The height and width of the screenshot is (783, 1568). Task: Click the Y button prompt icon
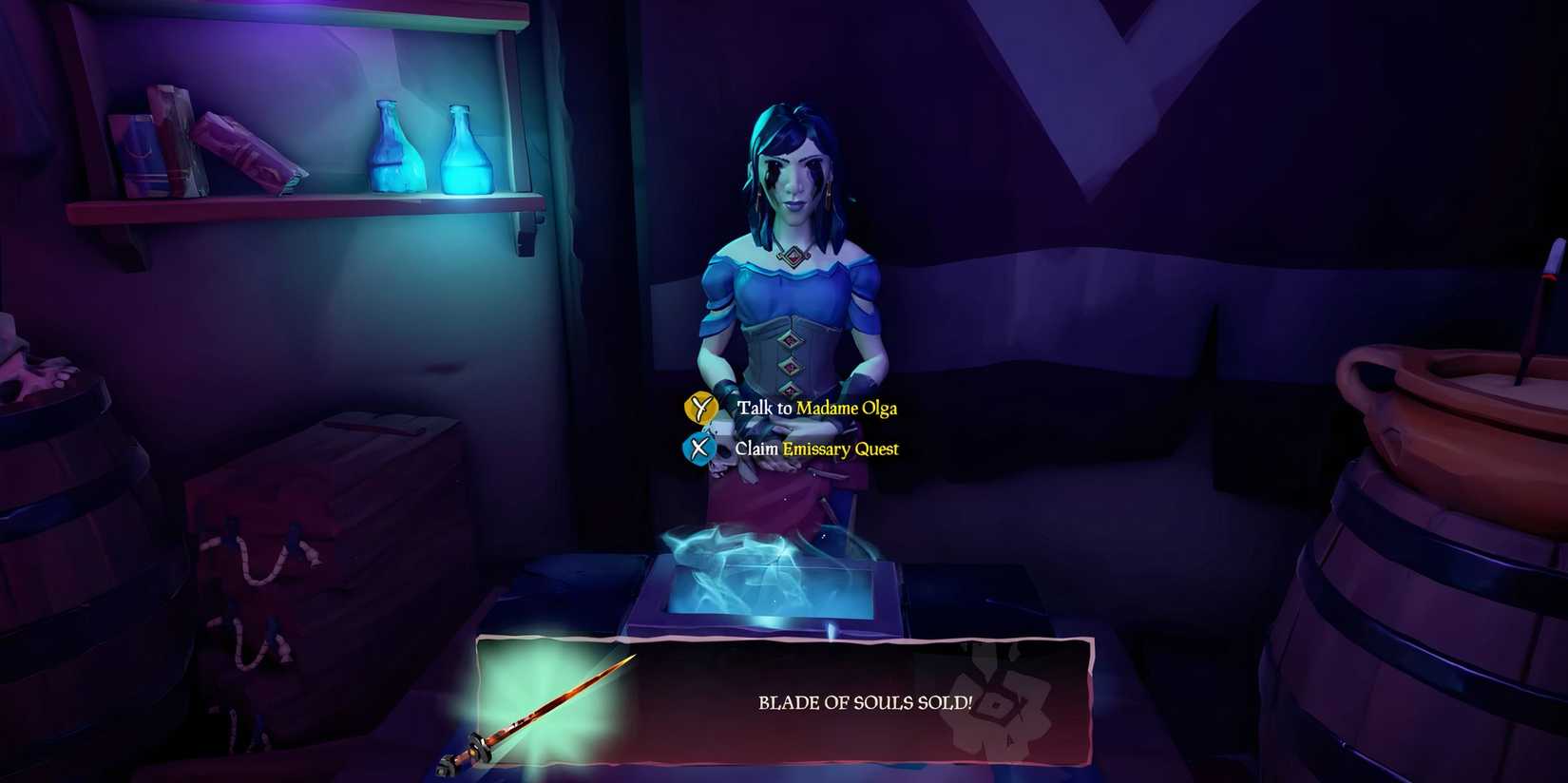699,409
